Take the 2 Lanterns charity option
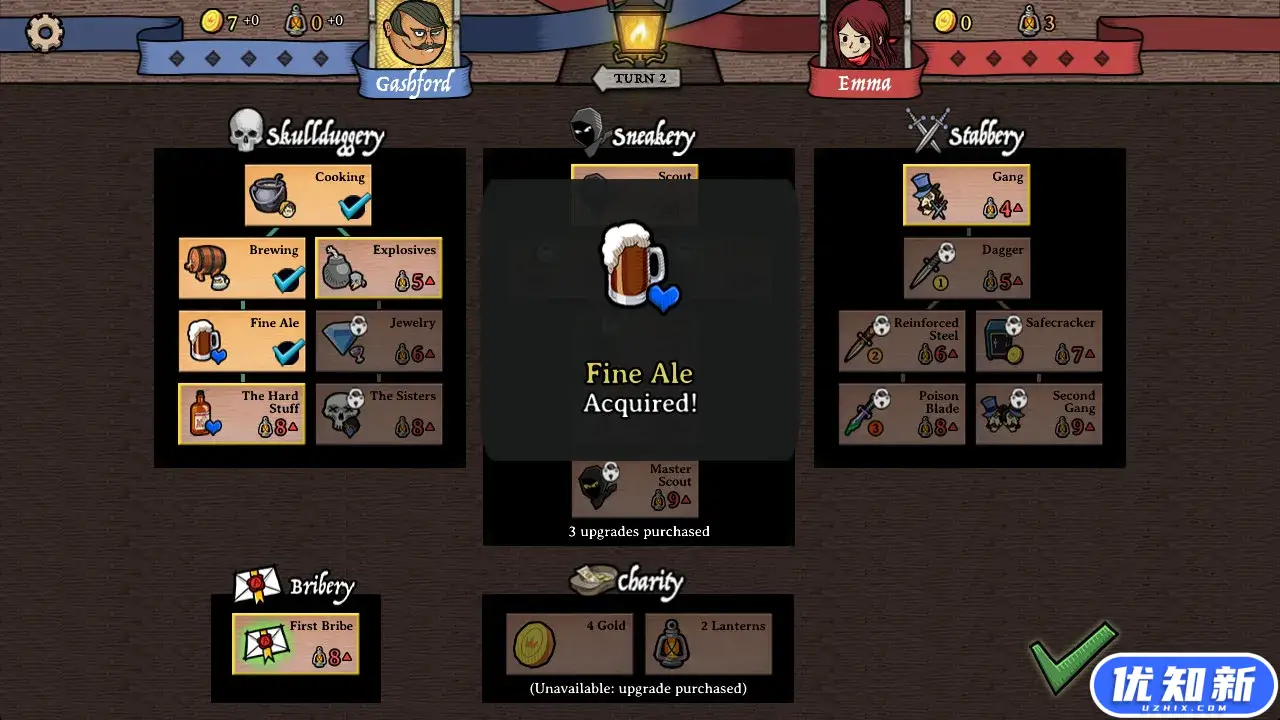 [x=708, y=644]
